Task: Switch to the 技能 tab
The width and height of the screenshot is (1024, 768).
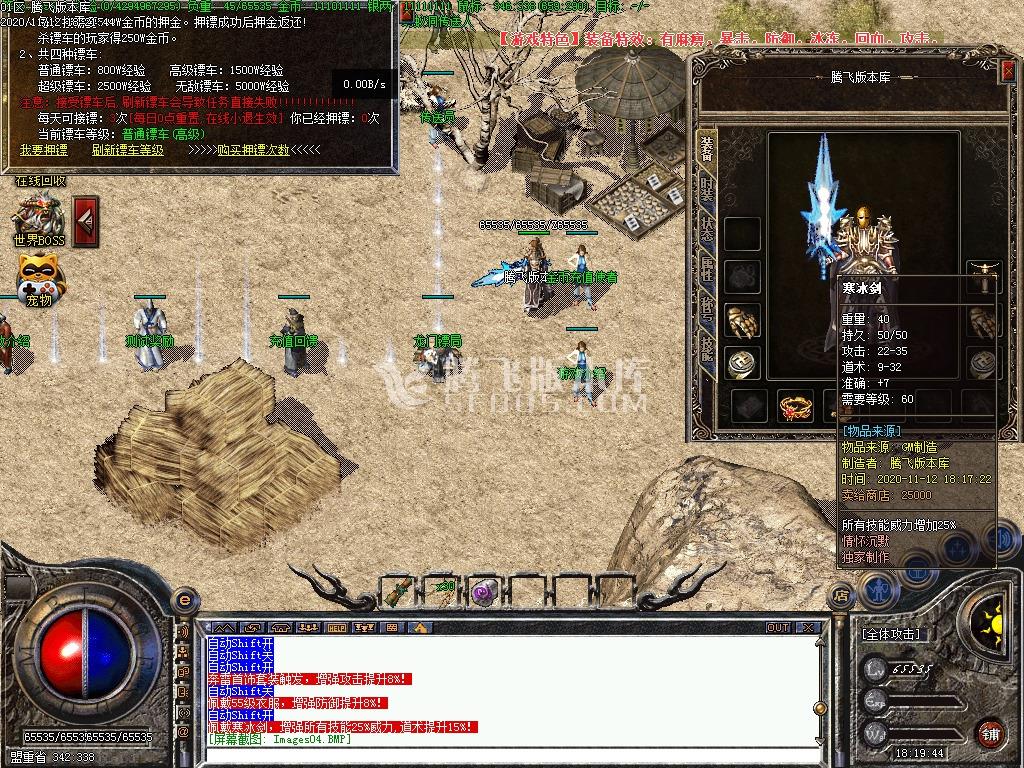Action: pos(707,347)
